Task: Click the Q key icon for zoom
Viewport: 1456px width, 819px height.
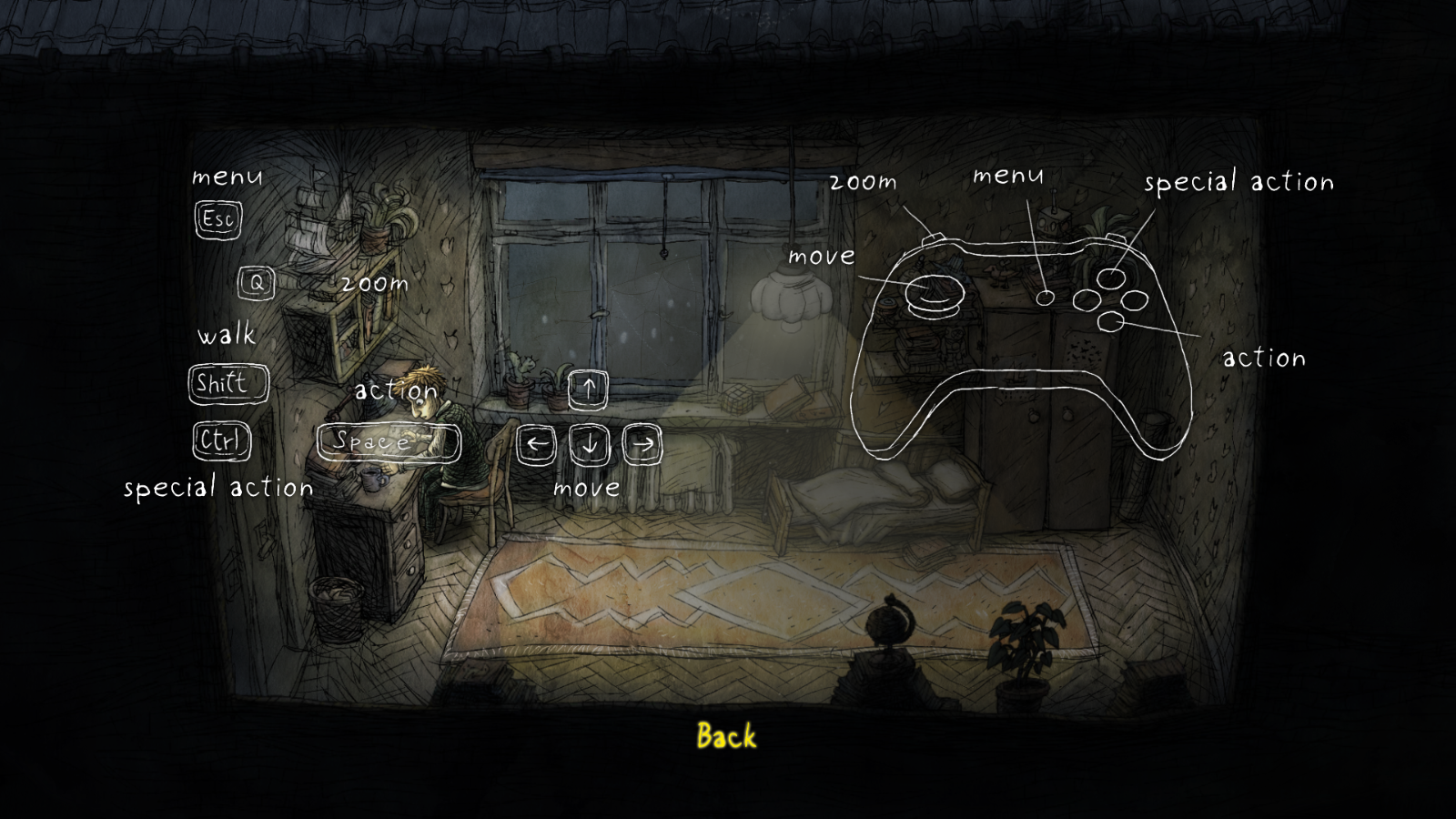Action: [x=256, y=282]
